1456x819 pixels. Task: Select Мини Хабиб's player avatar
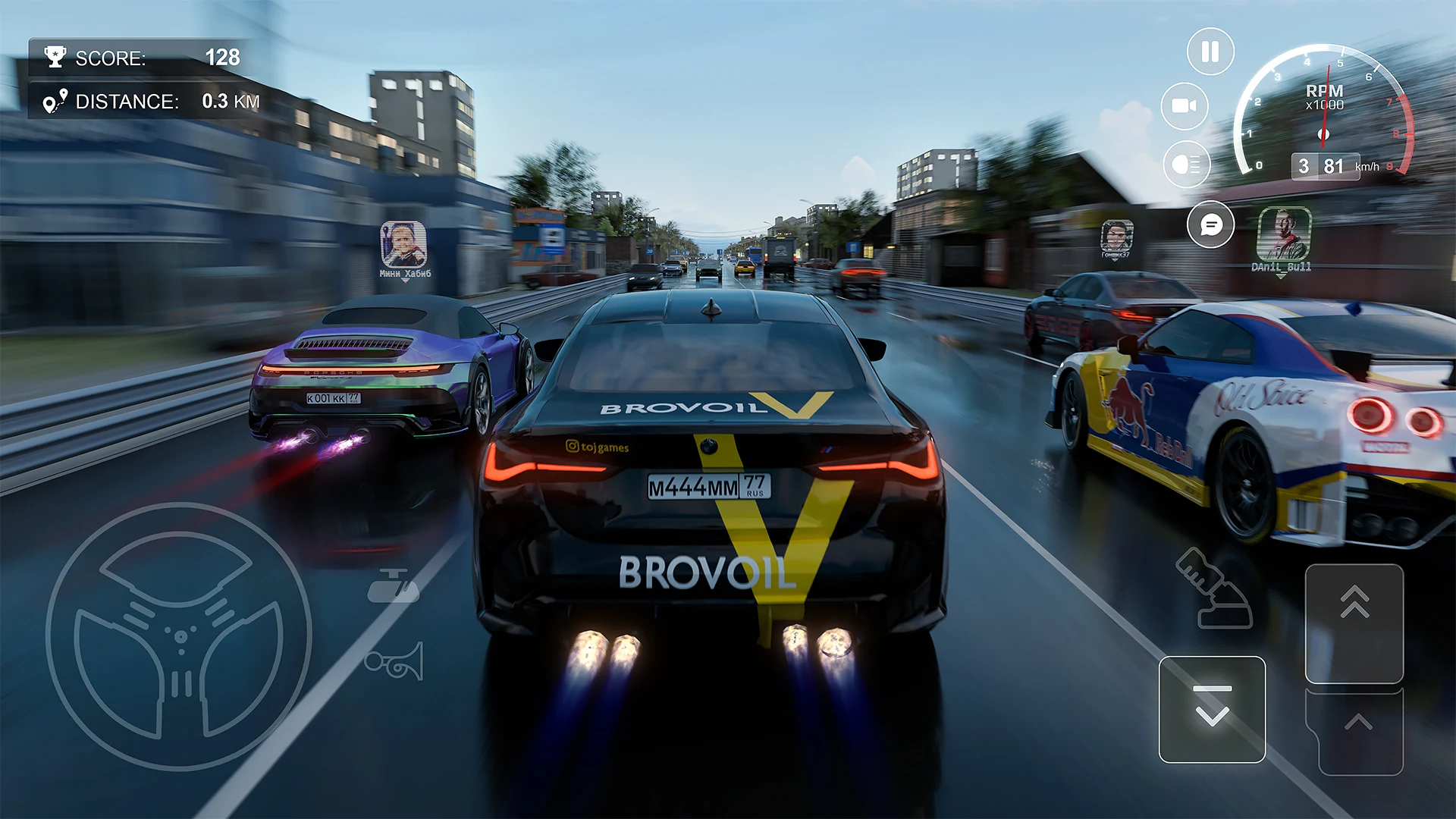pyautogui.click(x=403, y=244)
